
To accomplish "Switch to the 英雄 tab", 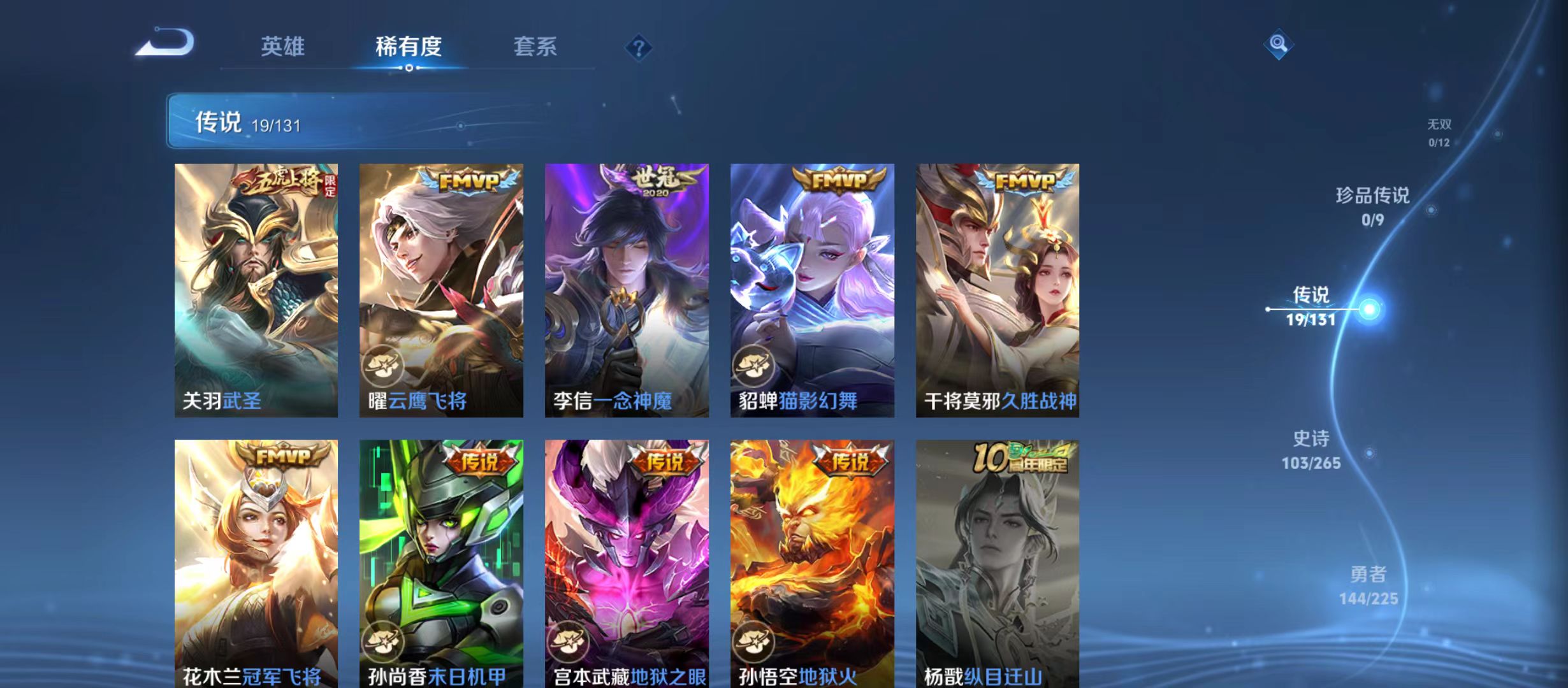I will pyautogui.click(x=283, y=47).
